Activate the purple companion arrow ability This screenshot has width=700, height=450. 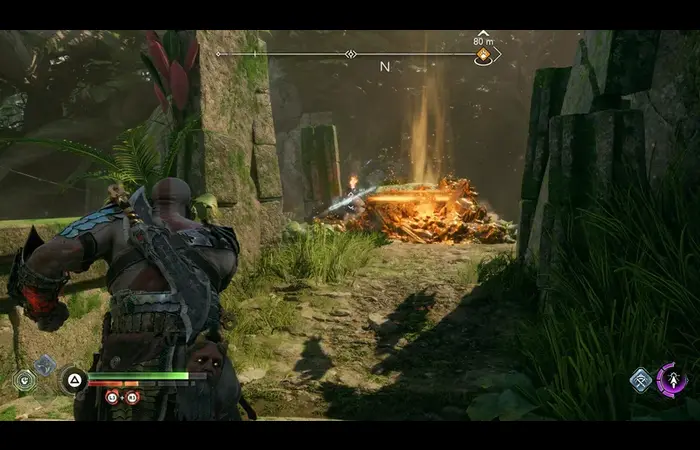[672, 380]
